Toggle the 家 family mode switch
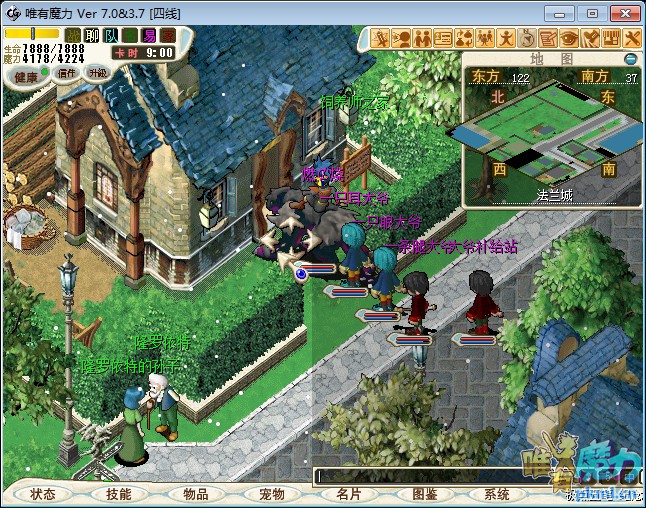646x508 pixels. point(168,35)
